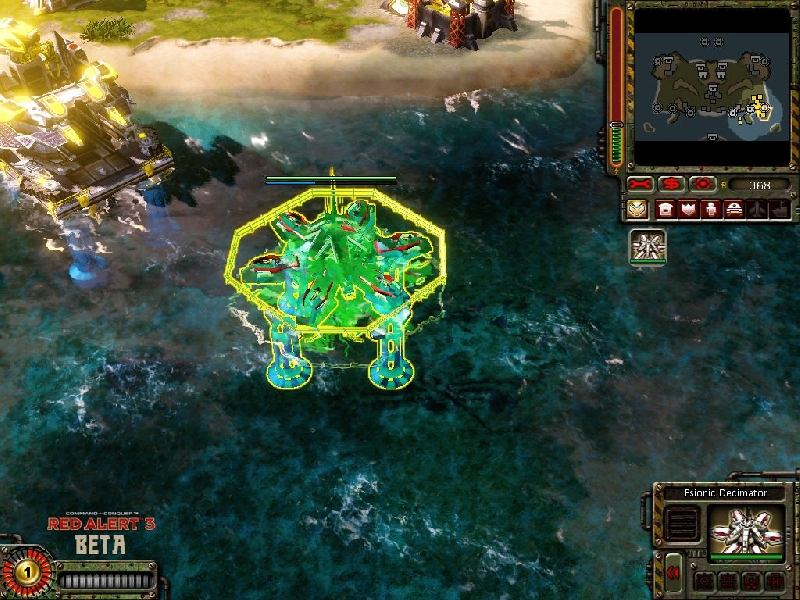
Task: Open the aircraft production tab
Action: [757, 210]
